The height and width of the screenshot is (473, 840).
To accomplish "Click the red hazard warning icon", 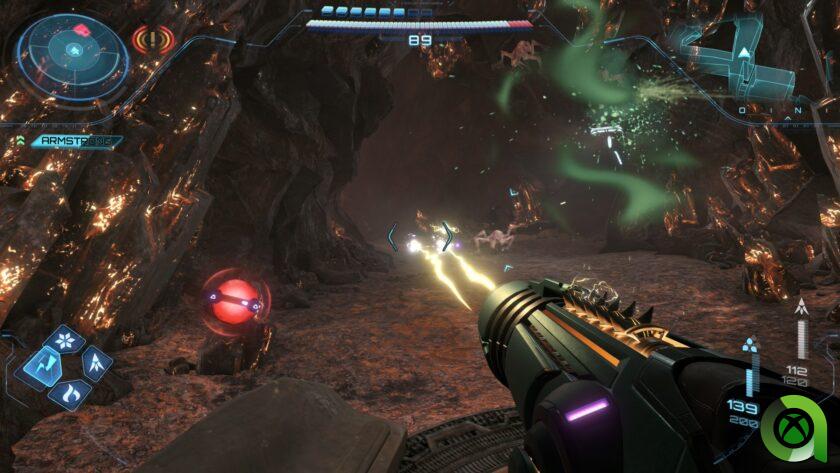I will coord(152,40).
